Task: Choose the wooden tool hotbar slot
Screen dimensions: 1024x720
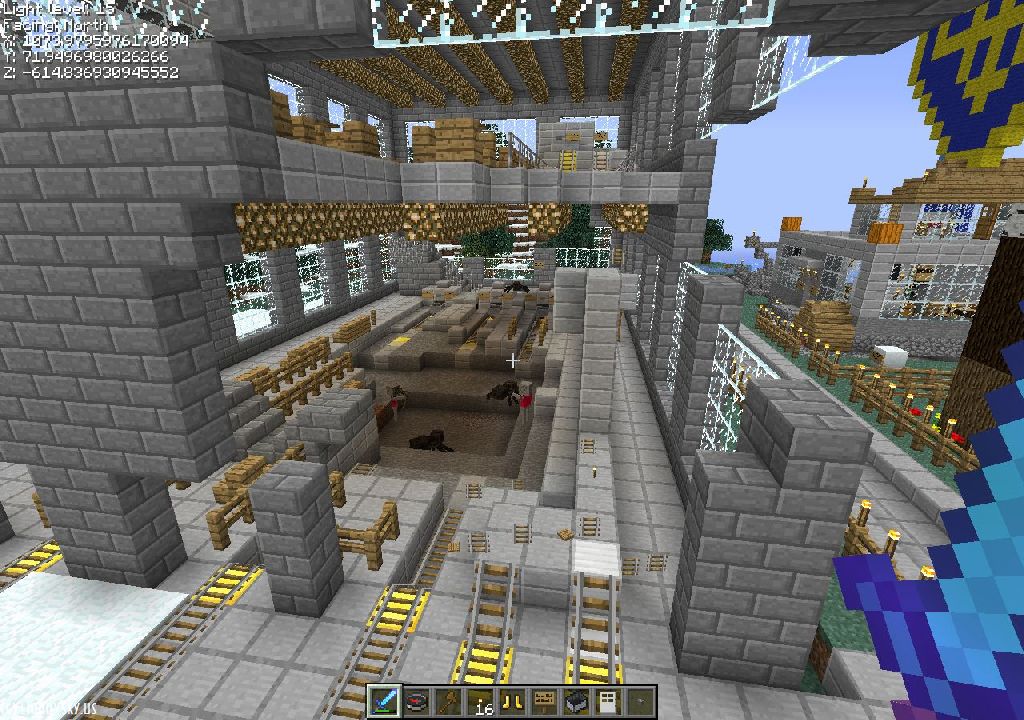Action: (450, 701)
